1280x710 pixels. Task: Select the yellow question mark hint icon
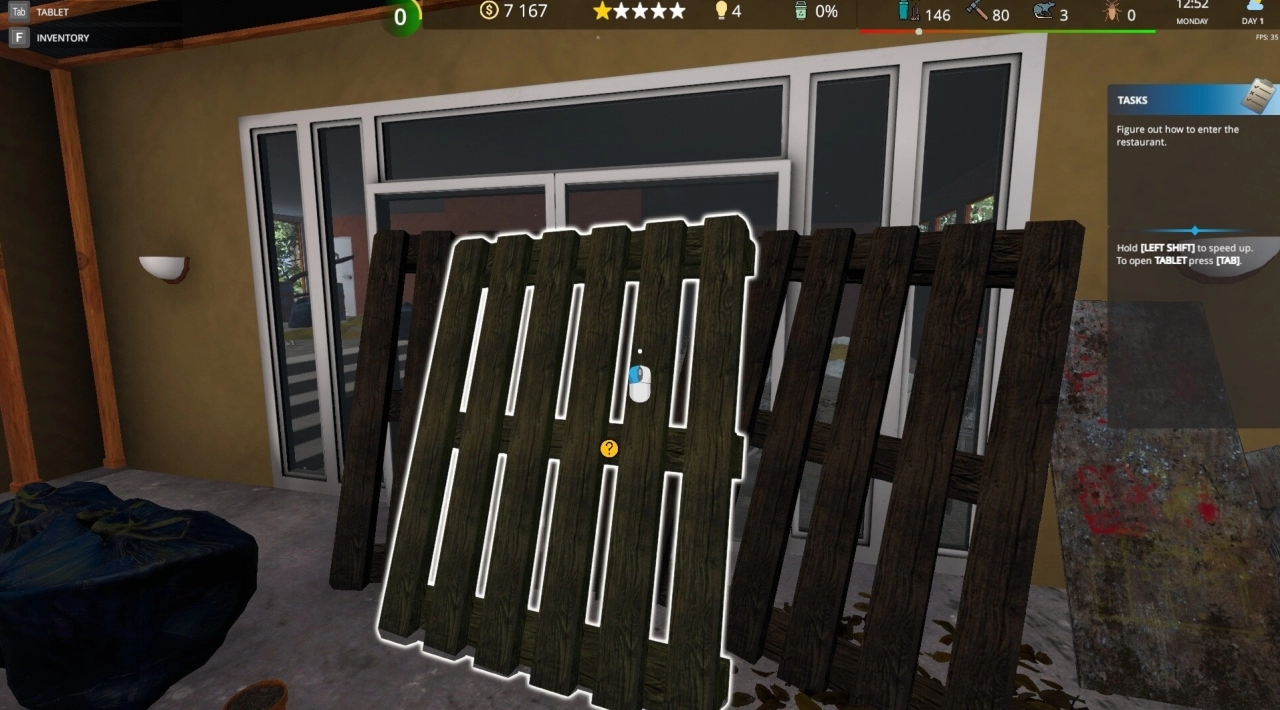[x=609, y=449]
